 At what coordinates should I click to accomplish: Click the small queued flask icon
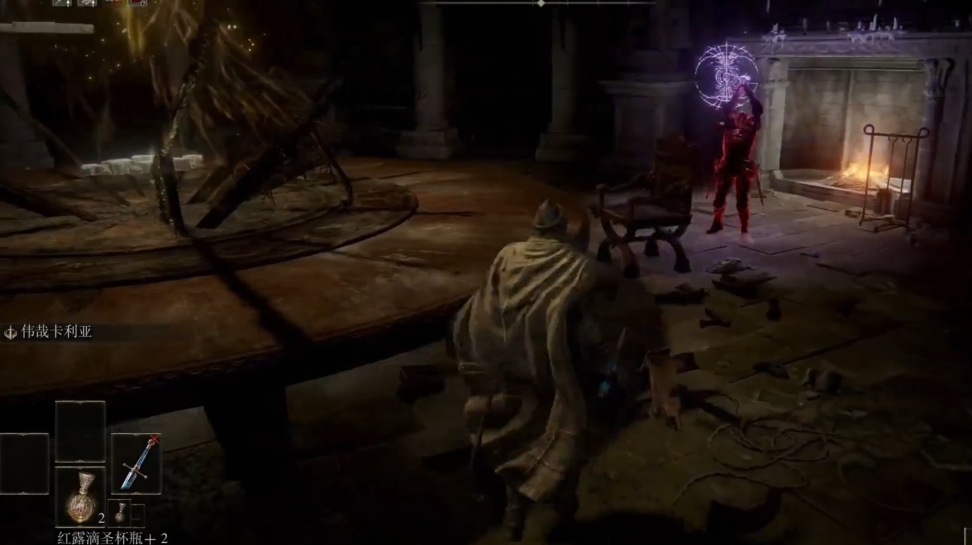120,513
